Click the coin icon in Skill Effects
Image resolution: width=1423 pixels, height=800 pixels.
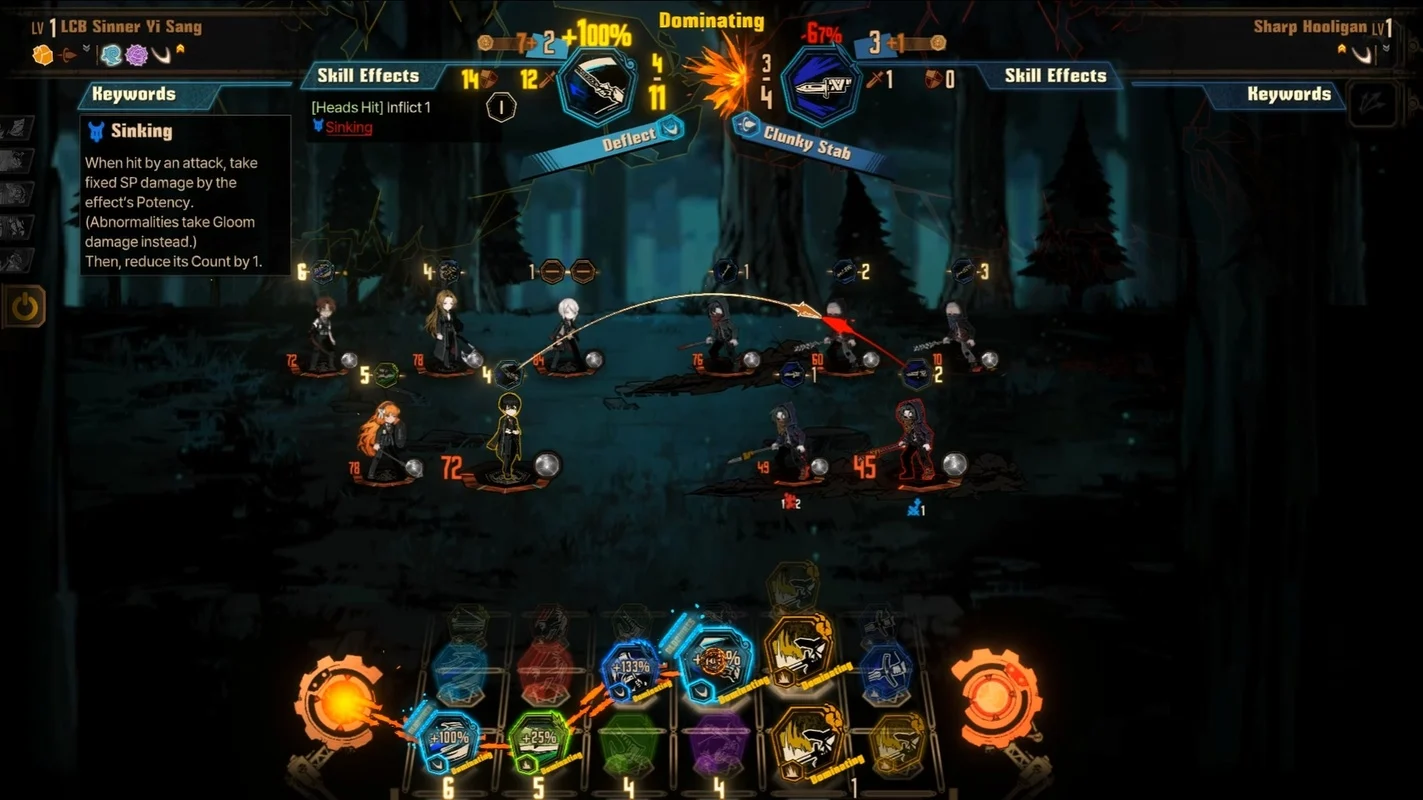[x=500, y=107]
